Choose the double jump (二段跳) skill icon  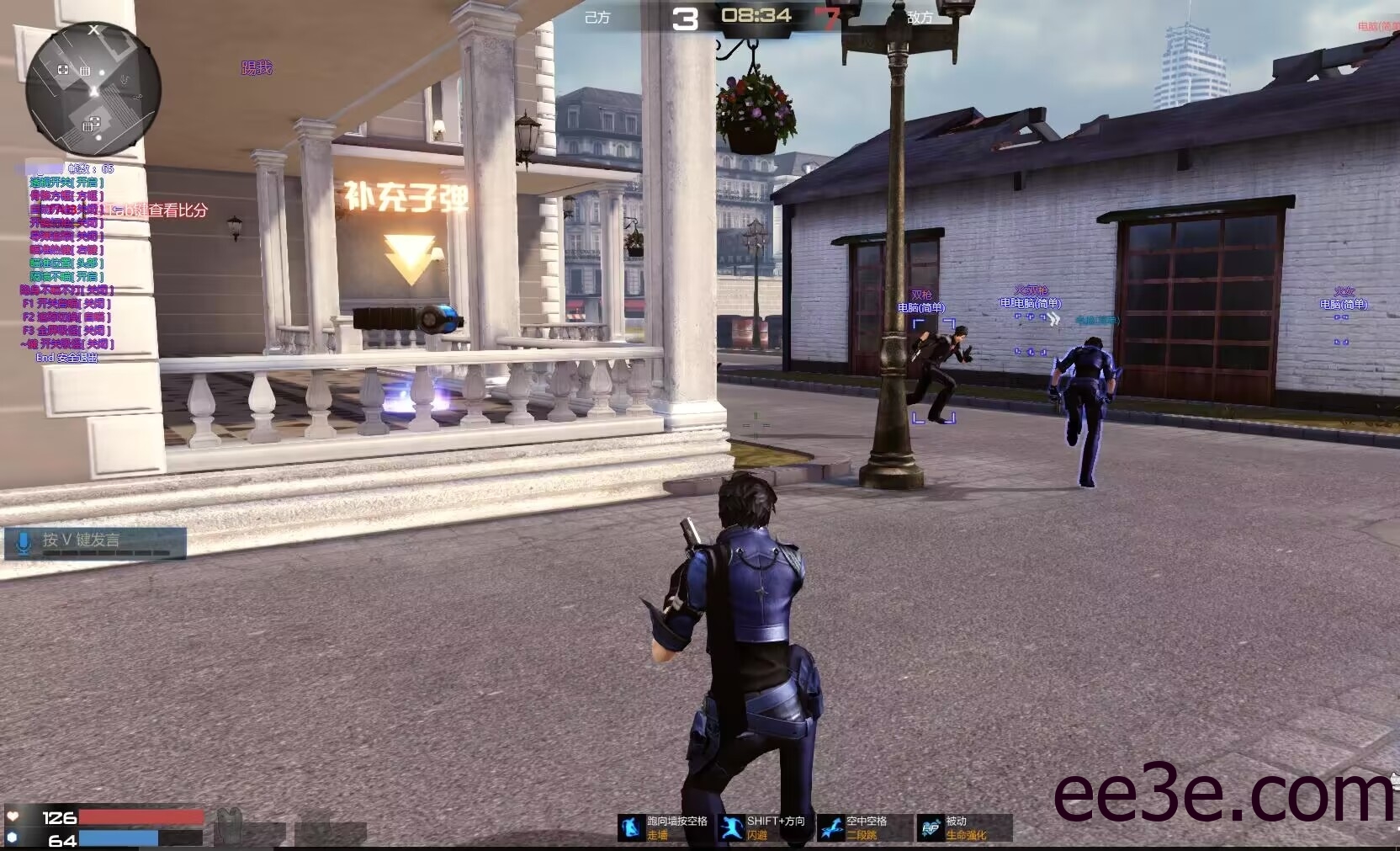point(831,827)
